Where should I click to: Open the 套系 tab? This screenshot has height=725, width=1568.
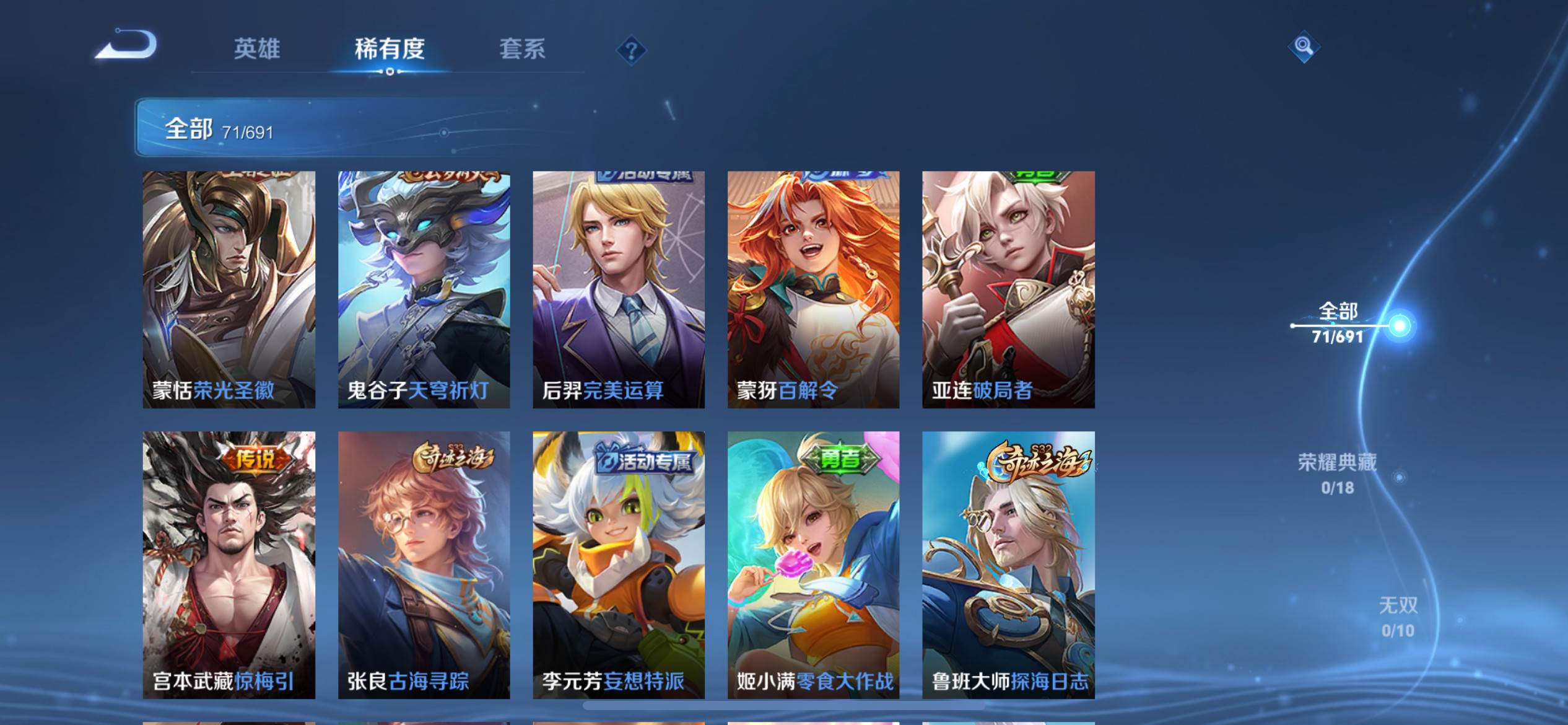[522, 49]
